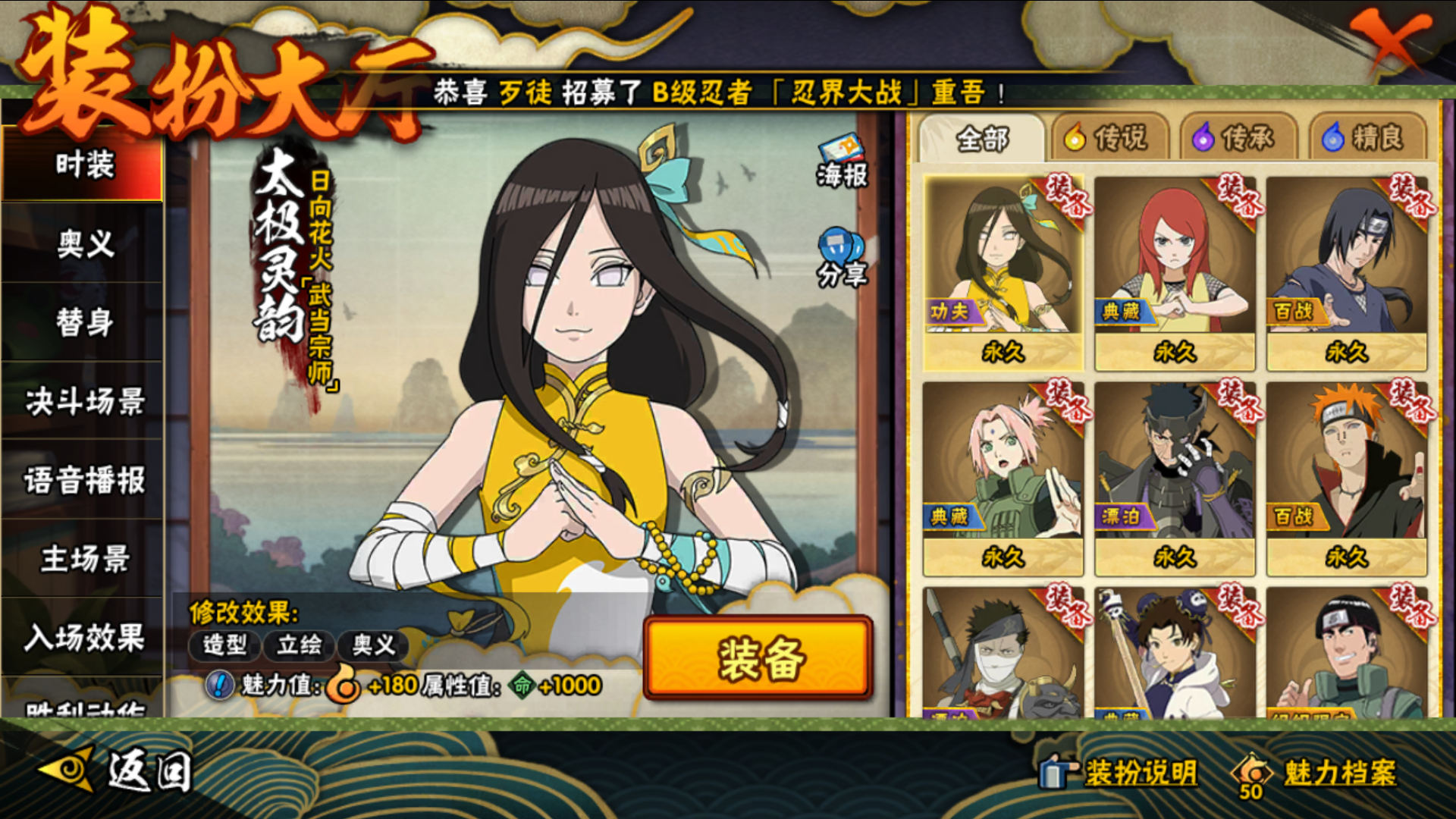
Task: Choose 决斗场景 in the side menu
Action: click(83, 401)
